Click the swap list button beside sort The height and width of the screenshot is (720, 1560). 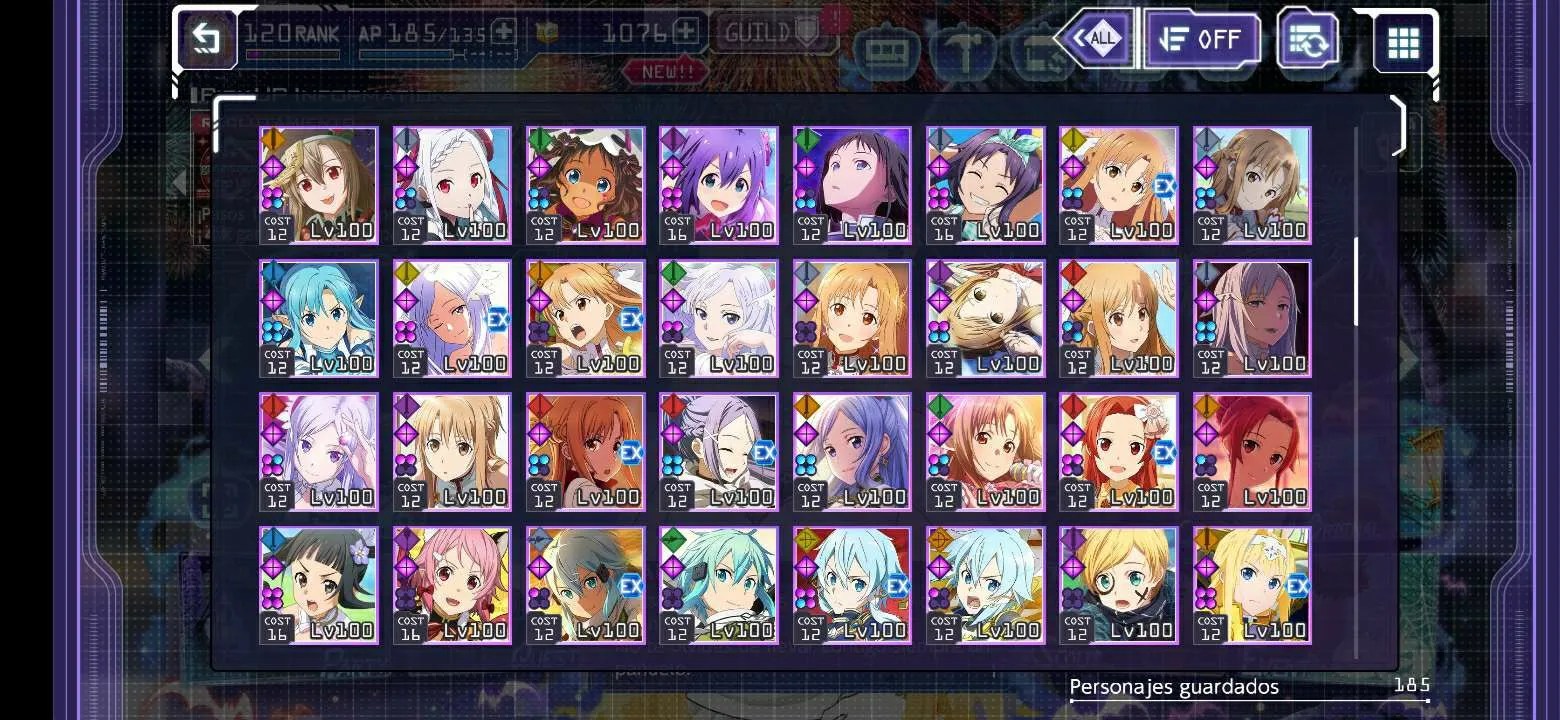pos(1309,41)
